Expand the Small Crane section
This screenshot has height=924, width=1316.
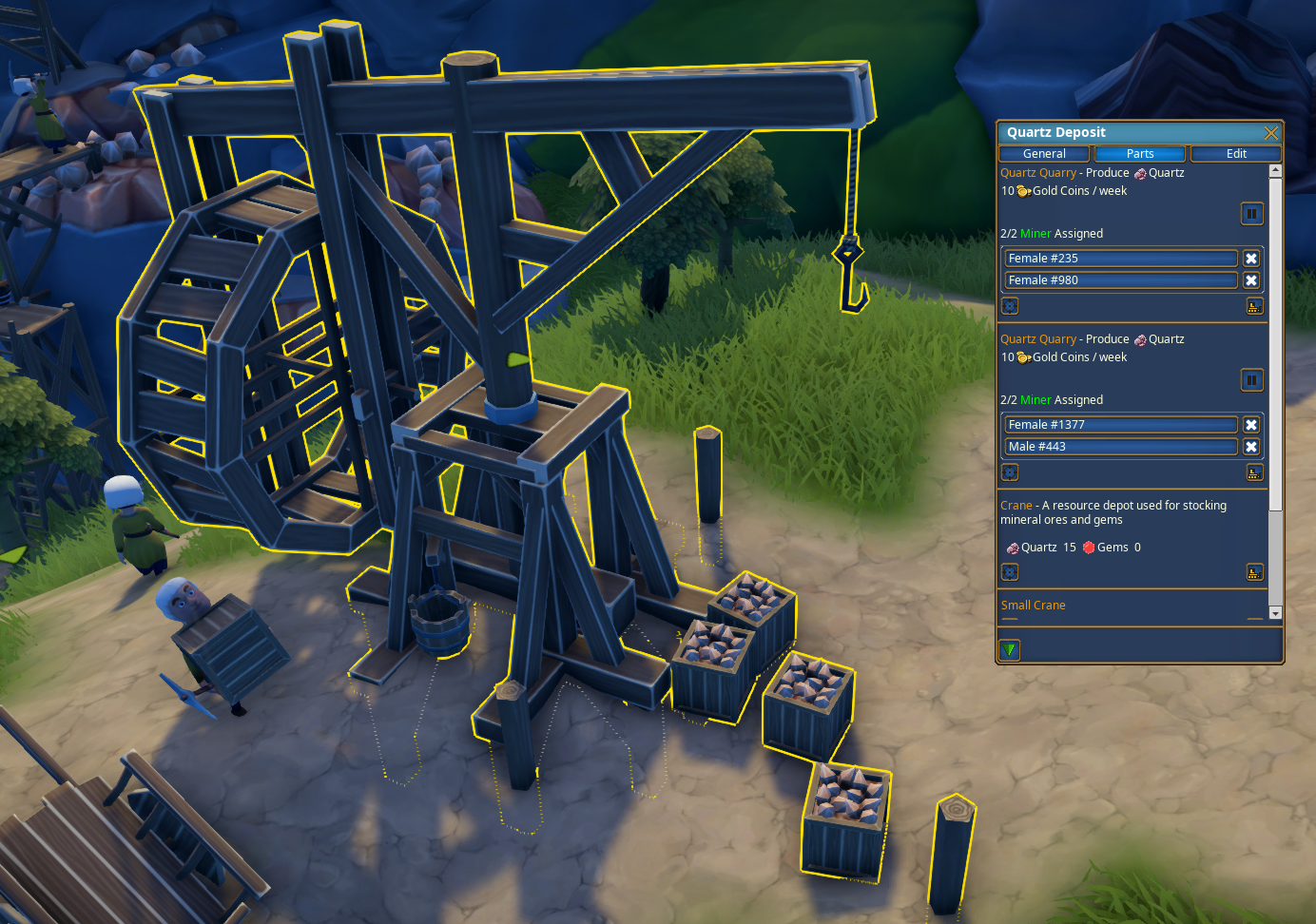(1033, 605)
